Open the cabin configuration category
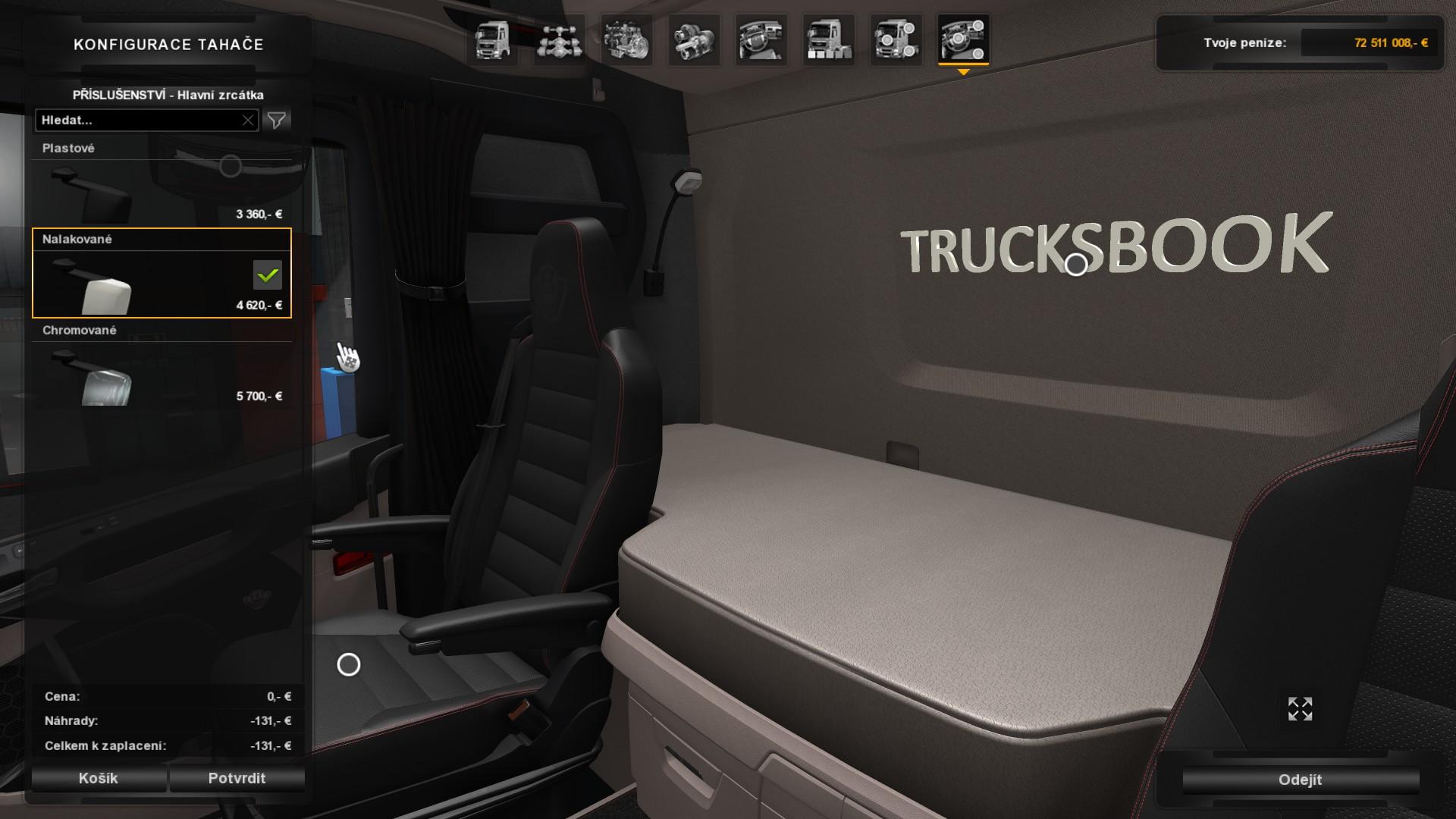Screen dimensions: 1456x819 [494, 42]
